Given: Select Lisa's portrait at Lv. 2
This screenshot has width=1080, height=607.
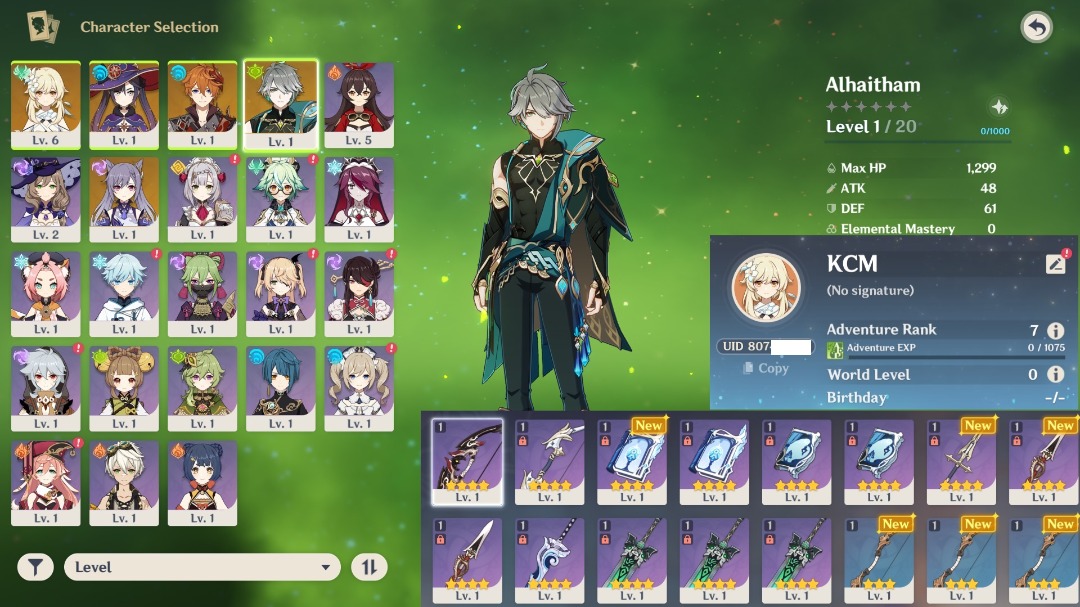Looking at the screenshot, I should (x=46, y=199).
